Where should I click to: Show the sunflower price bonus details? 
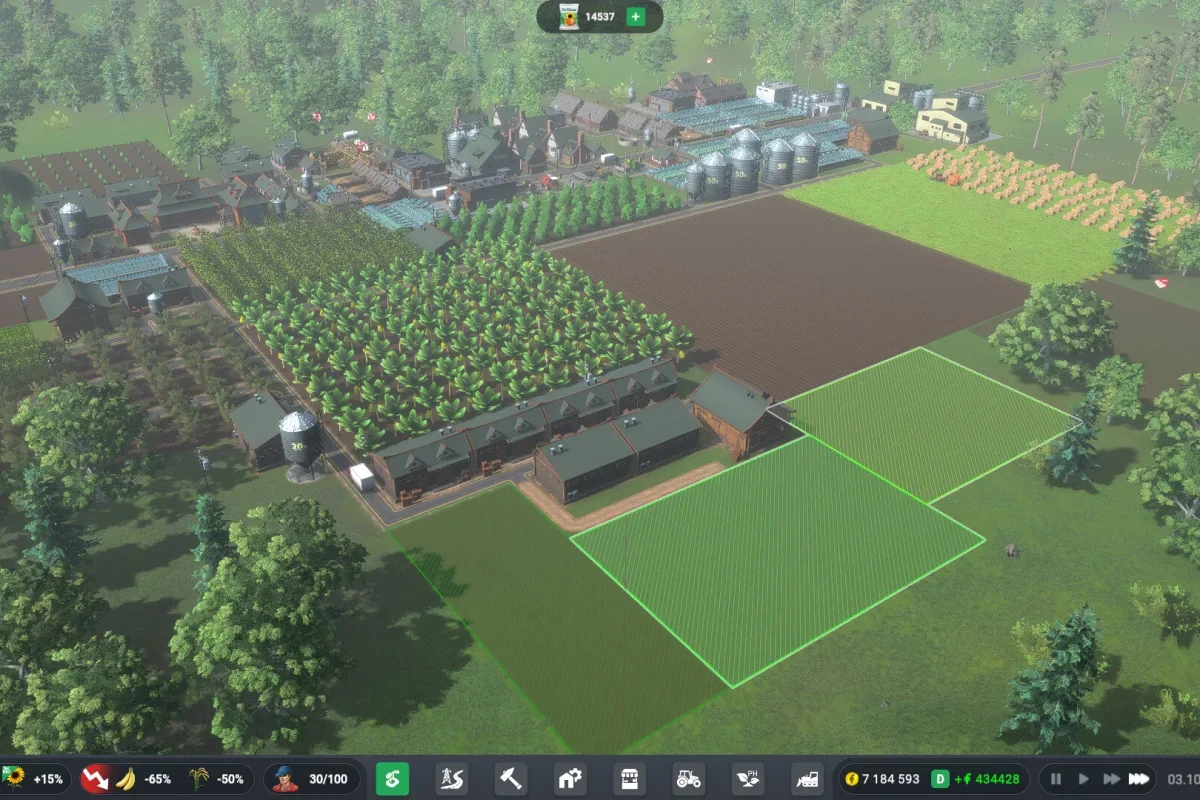[37, 779]
